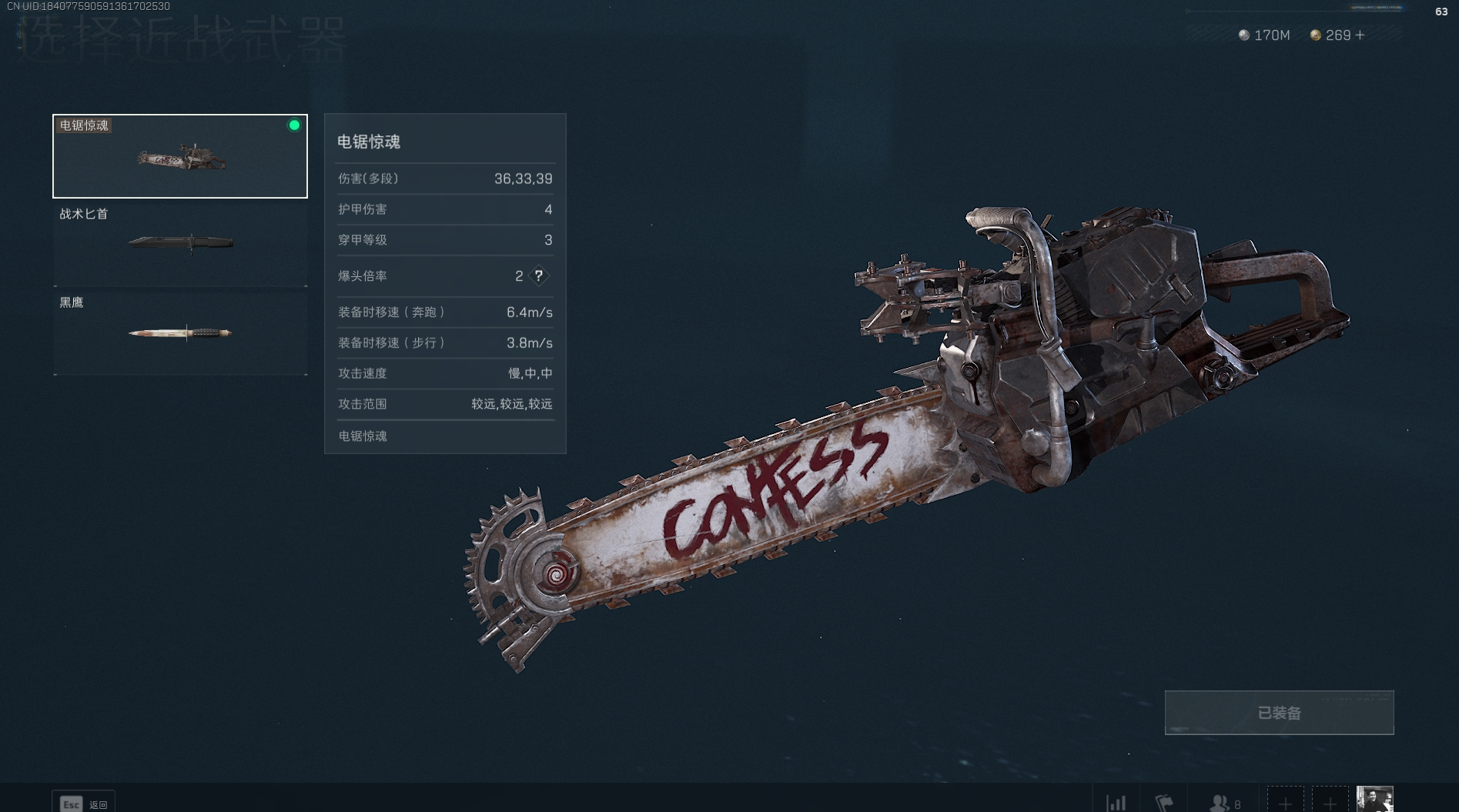Open the 爆头倍率 question mark help
This screenshot has width=1459, height=812.
tap(539, 276)
